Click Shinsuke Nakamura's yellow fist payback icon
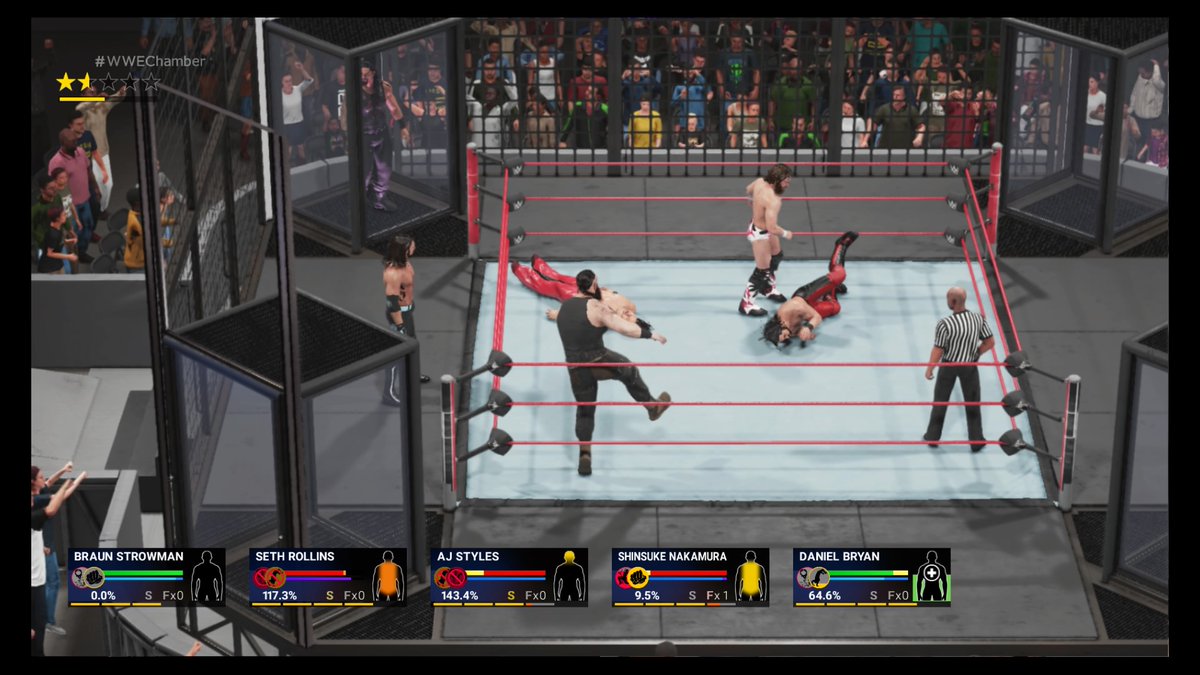The width and height of the screenshot is (1200, 675). pos(637,577)
